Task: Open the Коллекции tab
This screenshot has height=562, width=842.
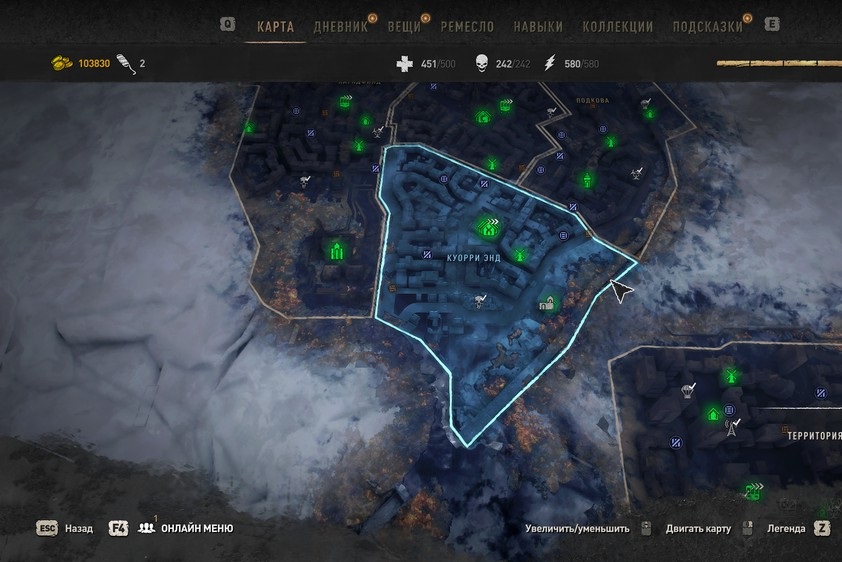Action: 617,27
